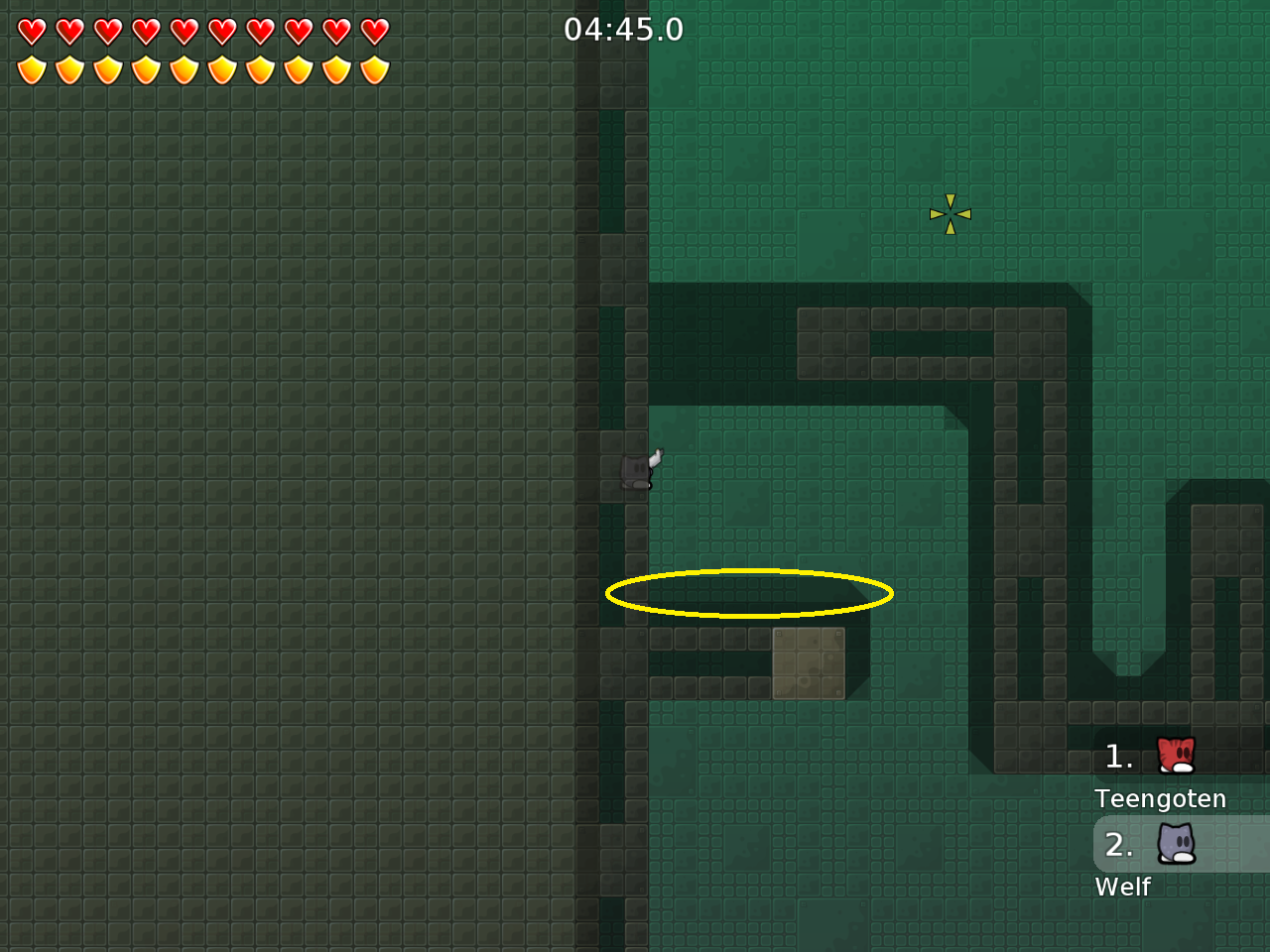Screen dimensions: 1270x952
Task: Click the match timer showing 04:45.0
Action: click(x=625, y=30)
